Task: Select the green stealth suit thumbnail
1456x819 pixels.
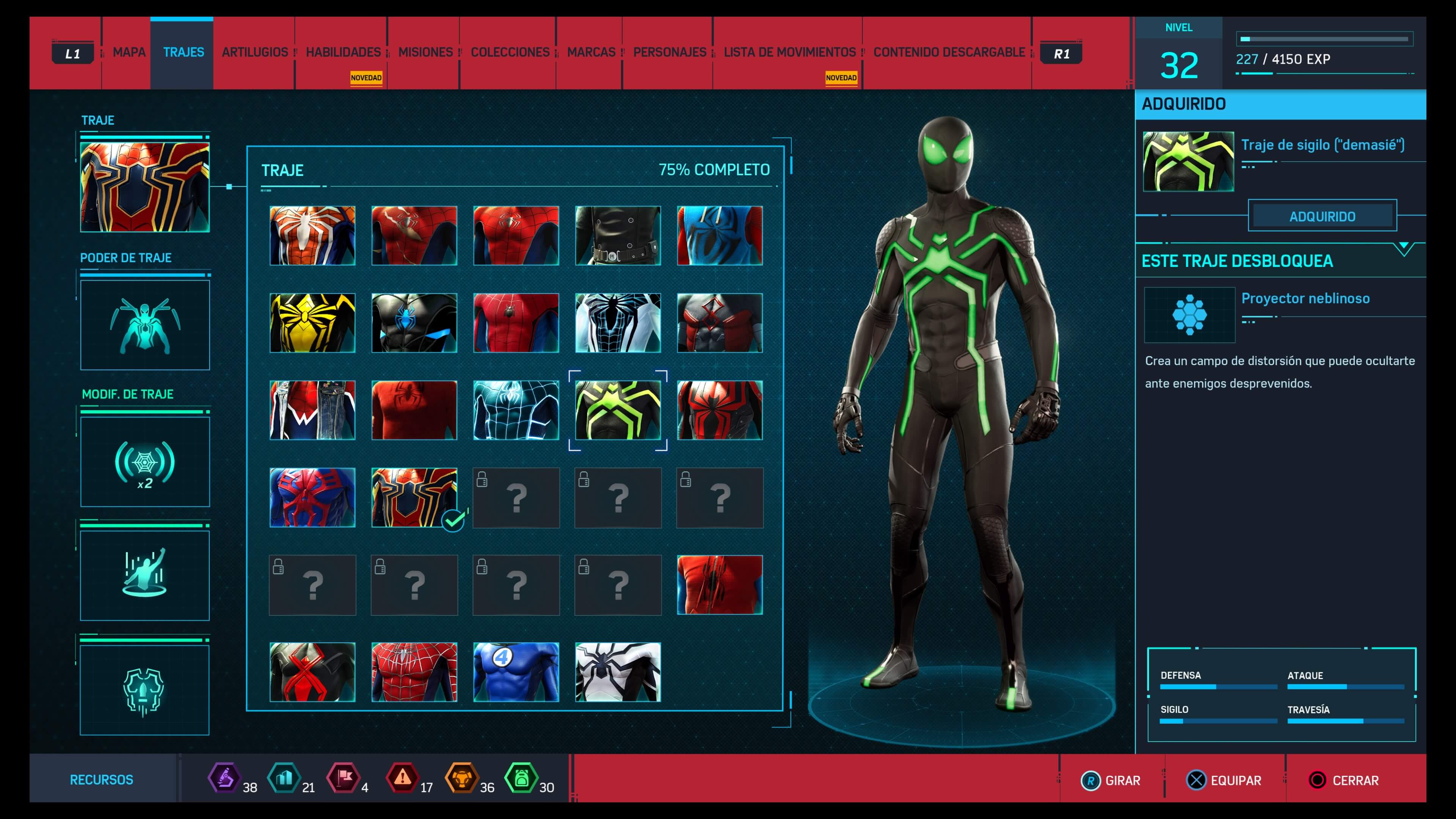Action: tap(618, 410)
